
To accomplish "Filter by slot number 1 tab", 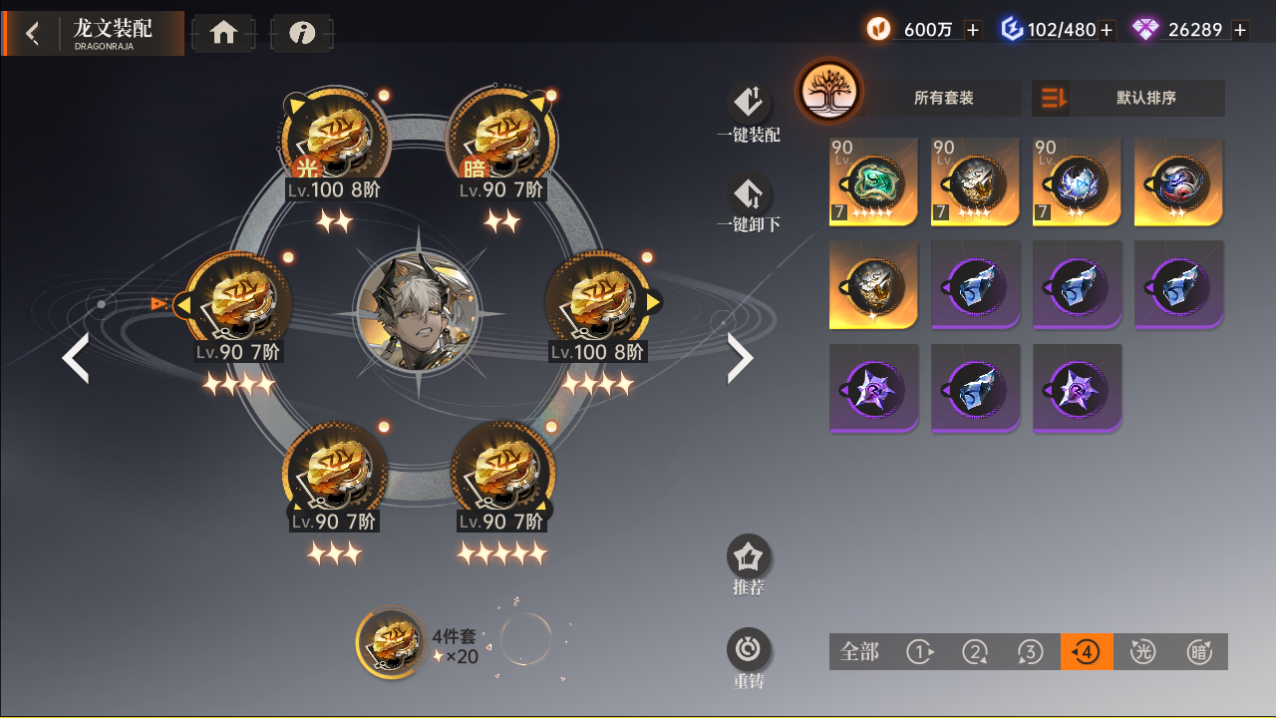I will (920, 652).
